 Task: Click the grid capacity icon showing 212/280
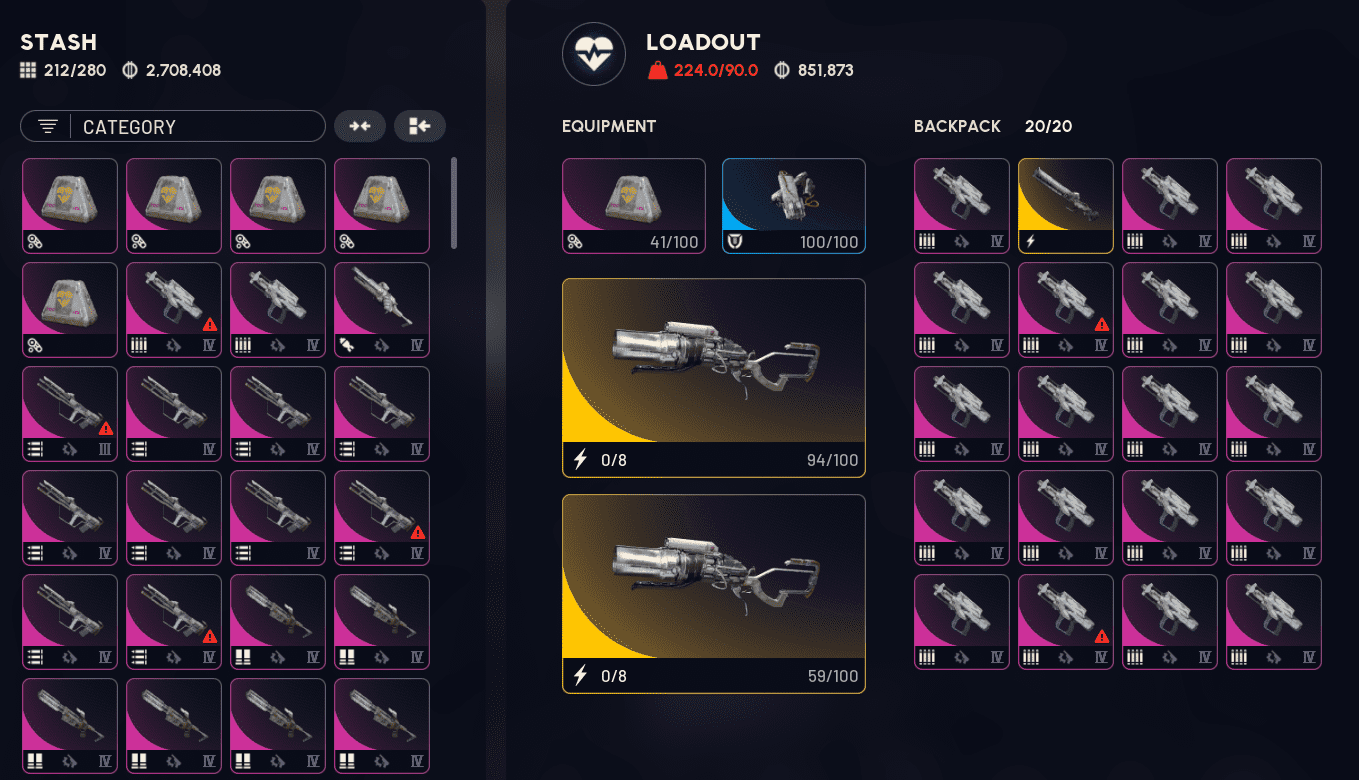click(27, 70)
